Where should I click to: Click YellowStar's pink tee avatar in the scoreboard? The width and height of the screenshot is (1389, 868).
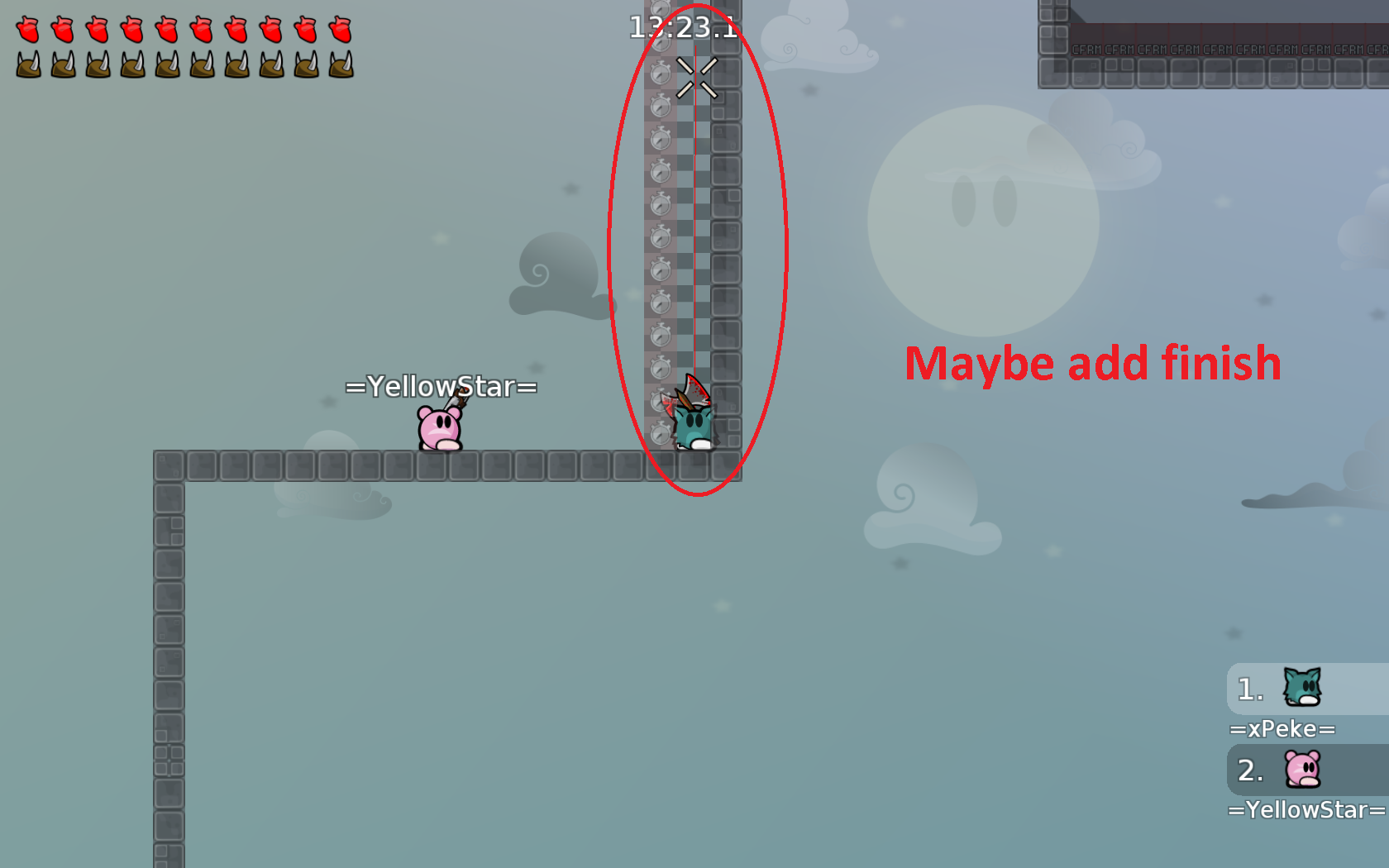click(x=1302, y=770)
